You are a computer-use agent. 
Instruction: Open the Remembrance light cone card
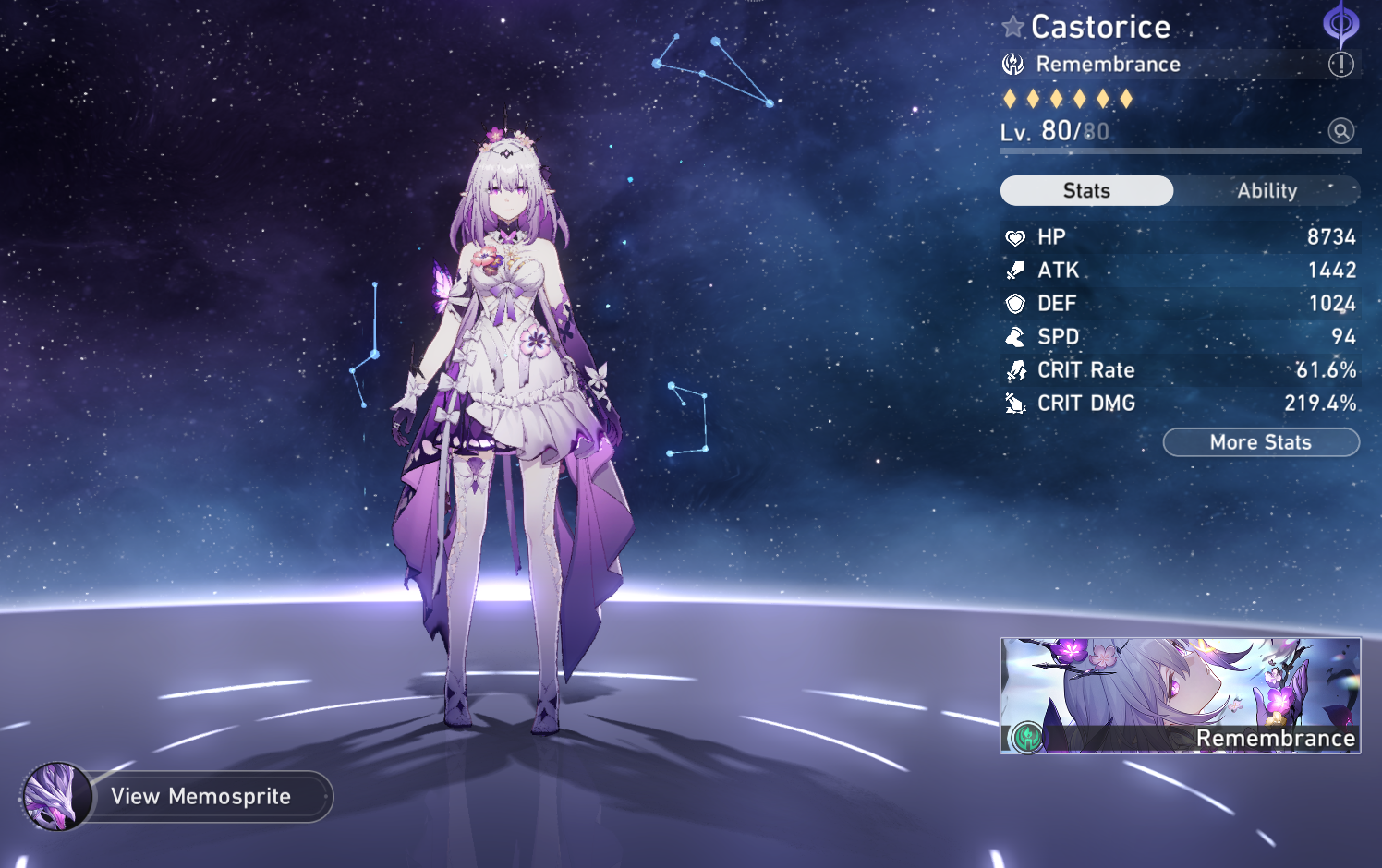click(1180, 695)
